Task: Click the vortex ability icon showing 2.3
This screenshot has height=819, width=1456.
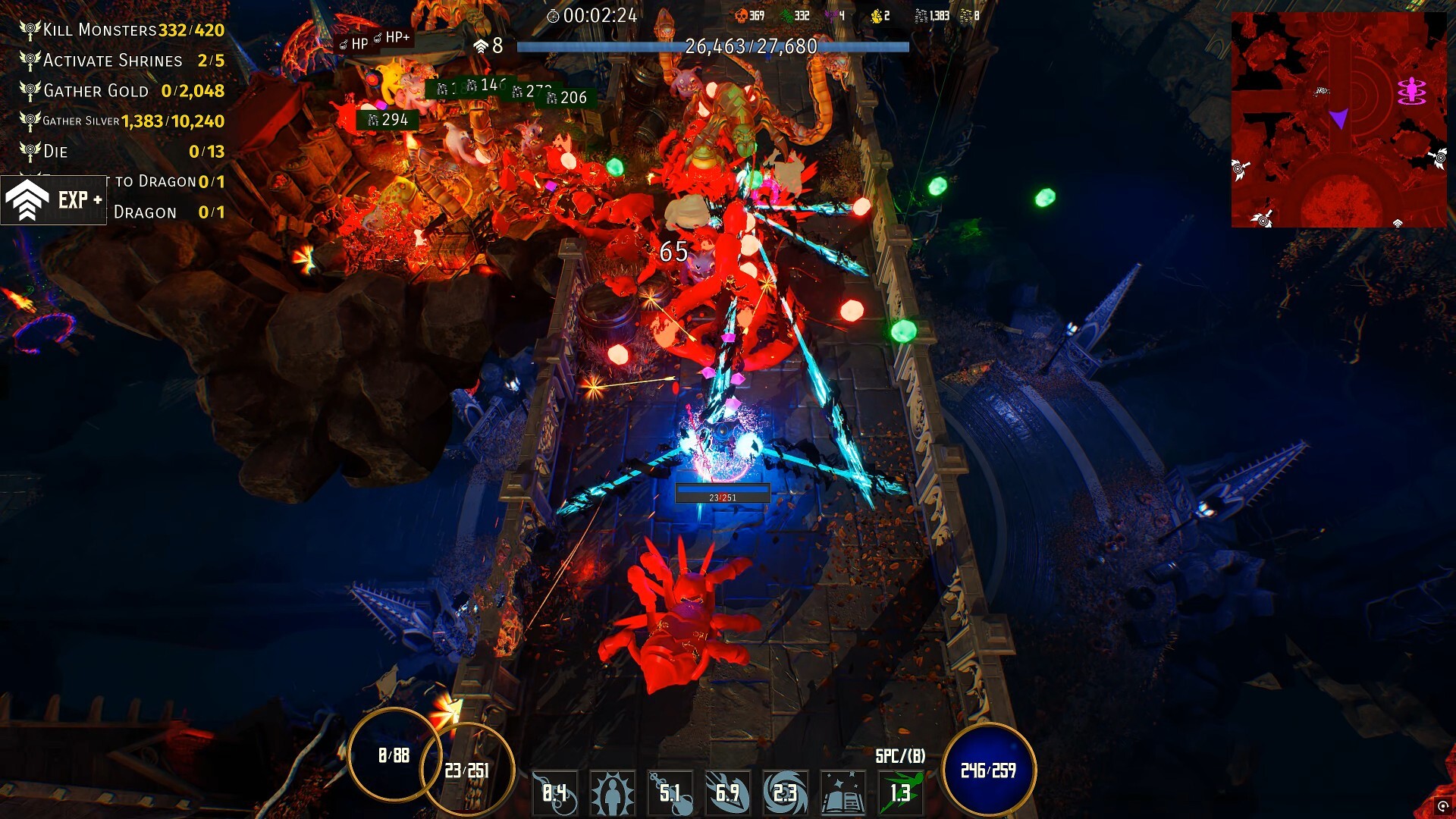Action: 786,791
